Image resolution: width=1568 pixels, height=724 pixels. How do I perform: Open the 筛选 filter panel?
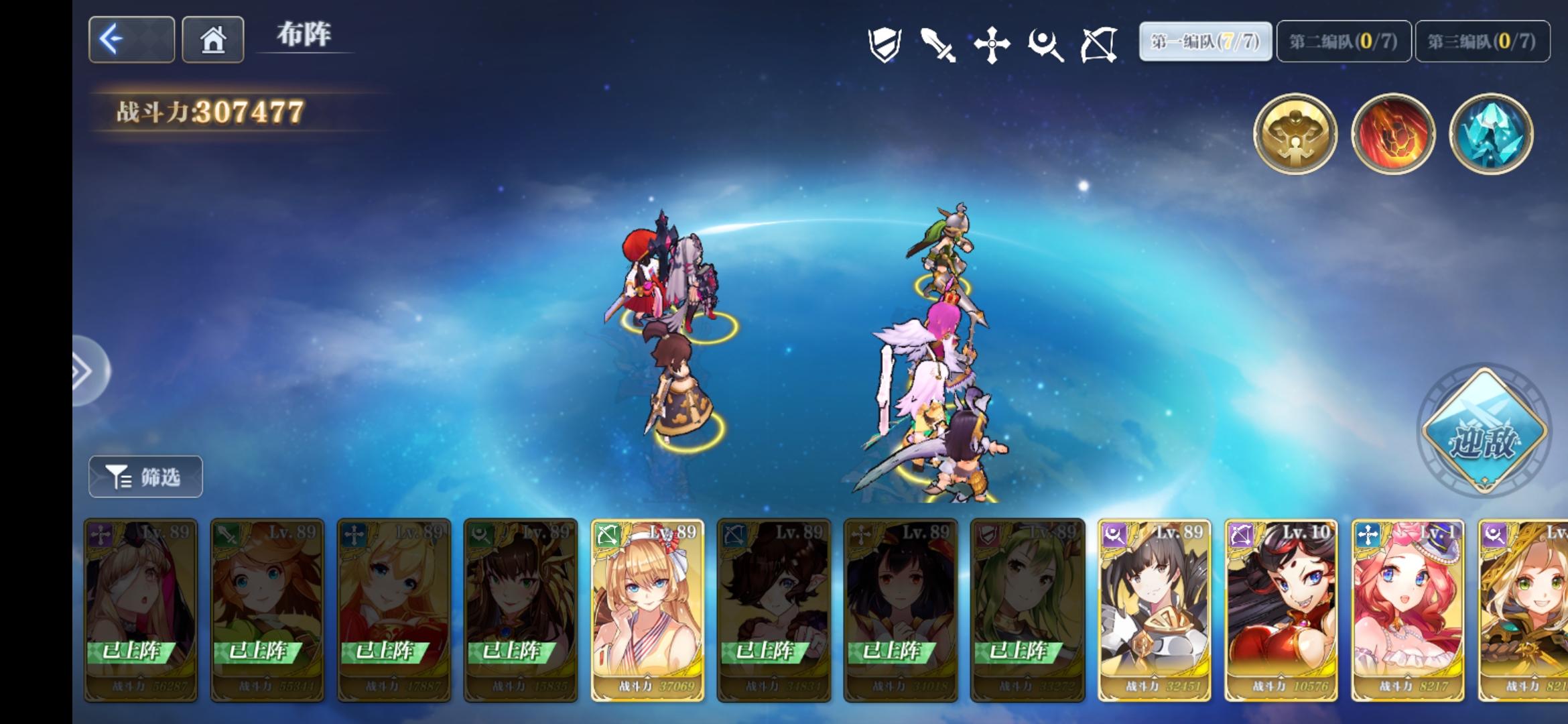coord(146,477)
